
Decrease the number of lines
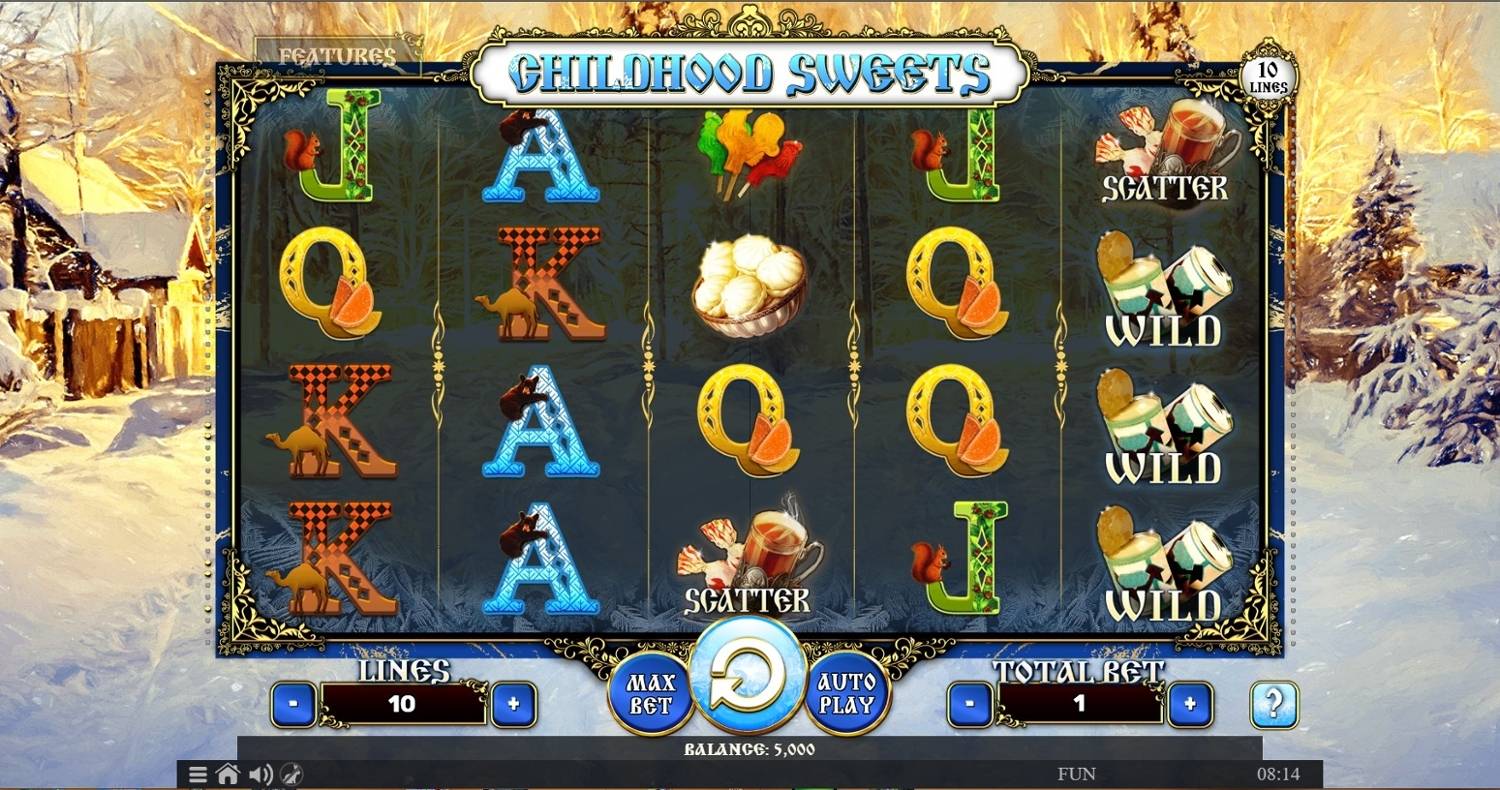tap(294, 704)
